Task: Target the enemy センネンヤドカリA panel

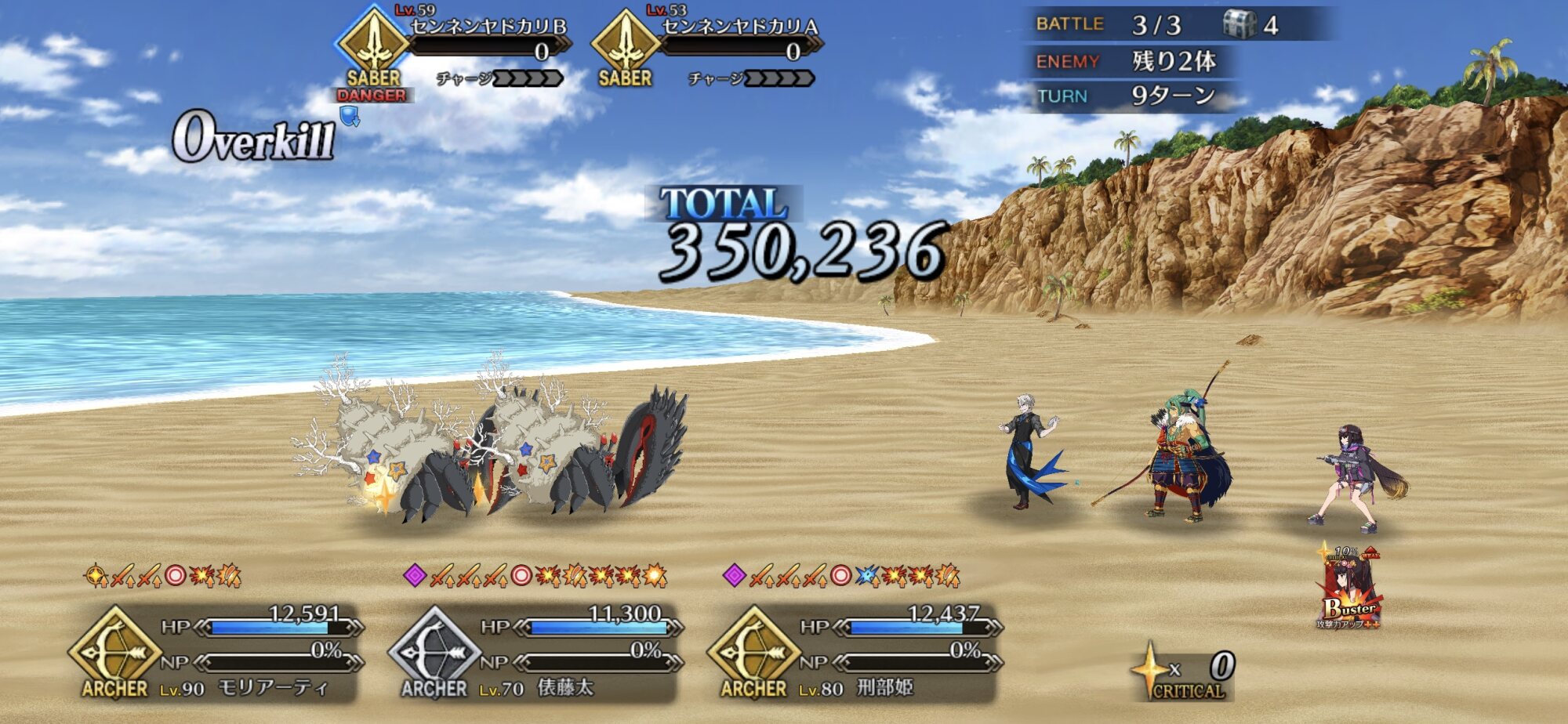Action: point(705,49)
